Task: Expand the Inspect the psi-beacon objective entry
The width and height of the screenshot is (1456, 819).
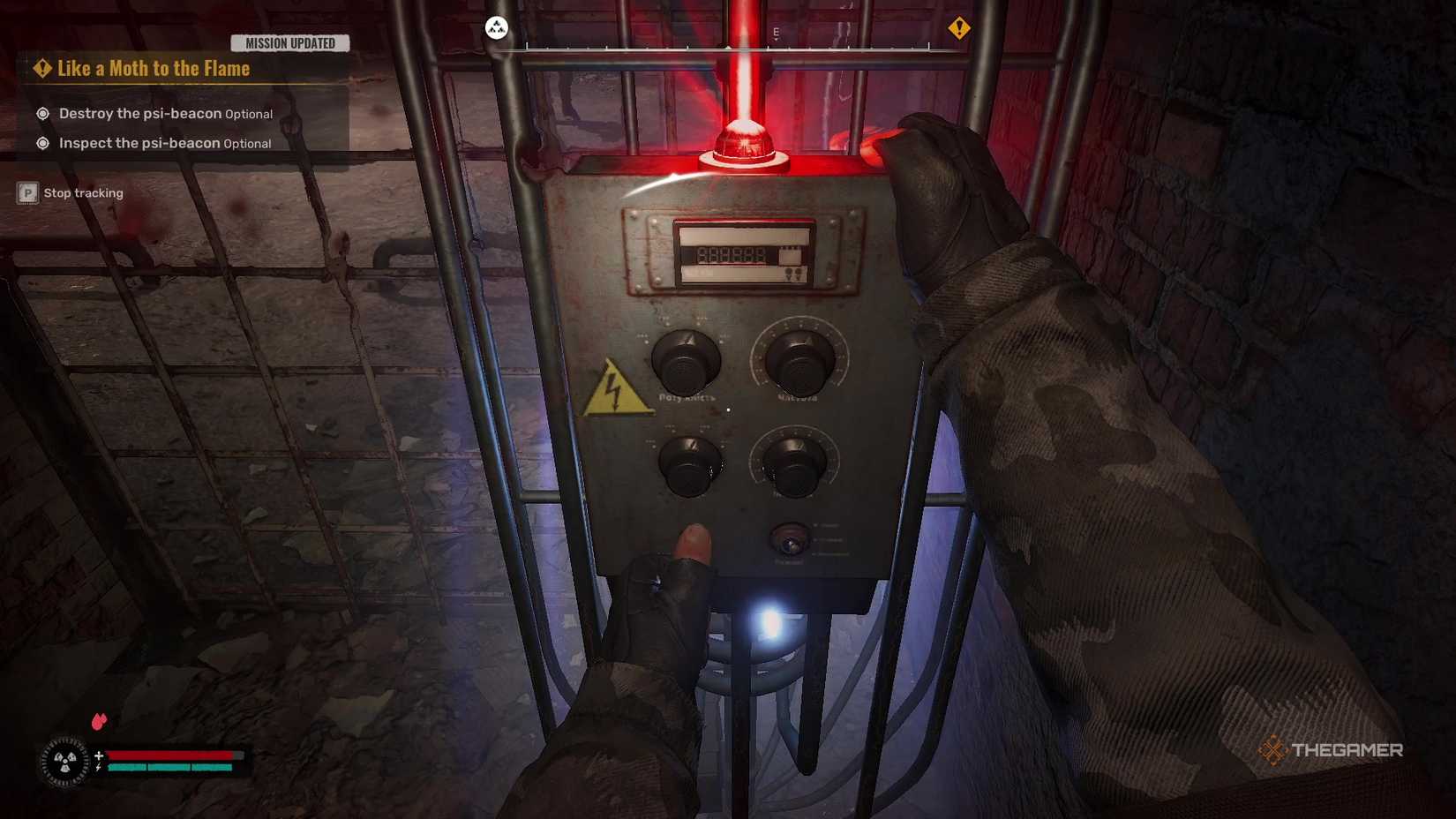Action: (x=41, y=142)
